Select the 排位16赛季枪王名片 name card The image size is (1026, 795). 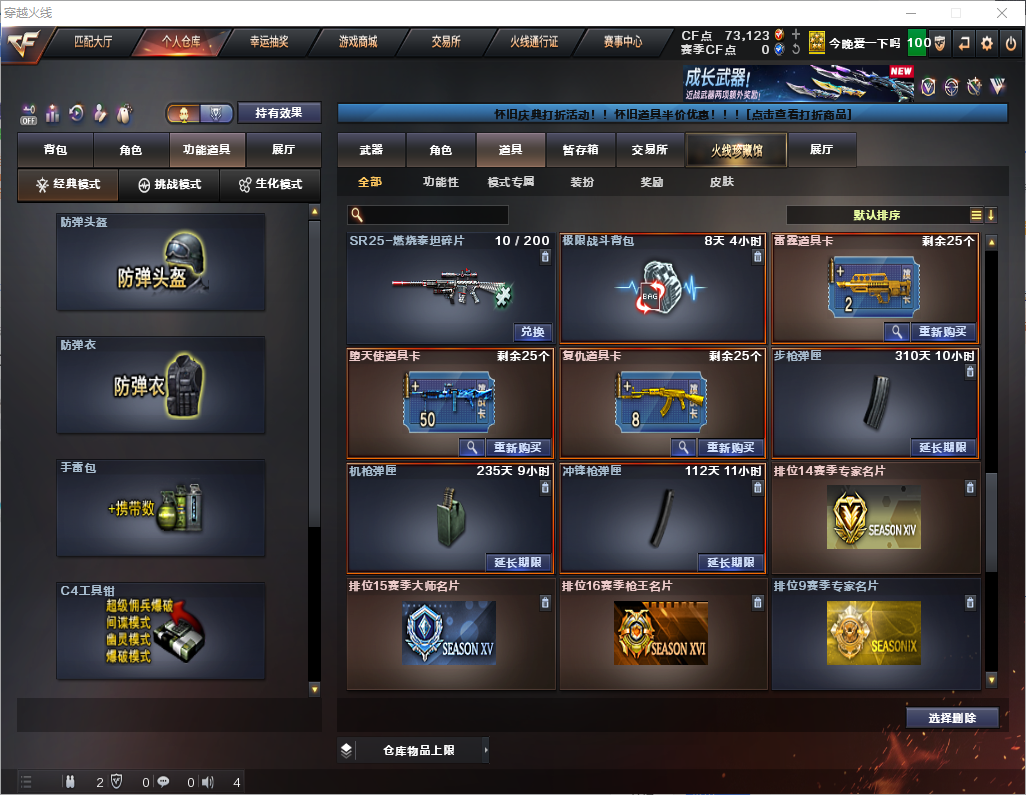663,634
